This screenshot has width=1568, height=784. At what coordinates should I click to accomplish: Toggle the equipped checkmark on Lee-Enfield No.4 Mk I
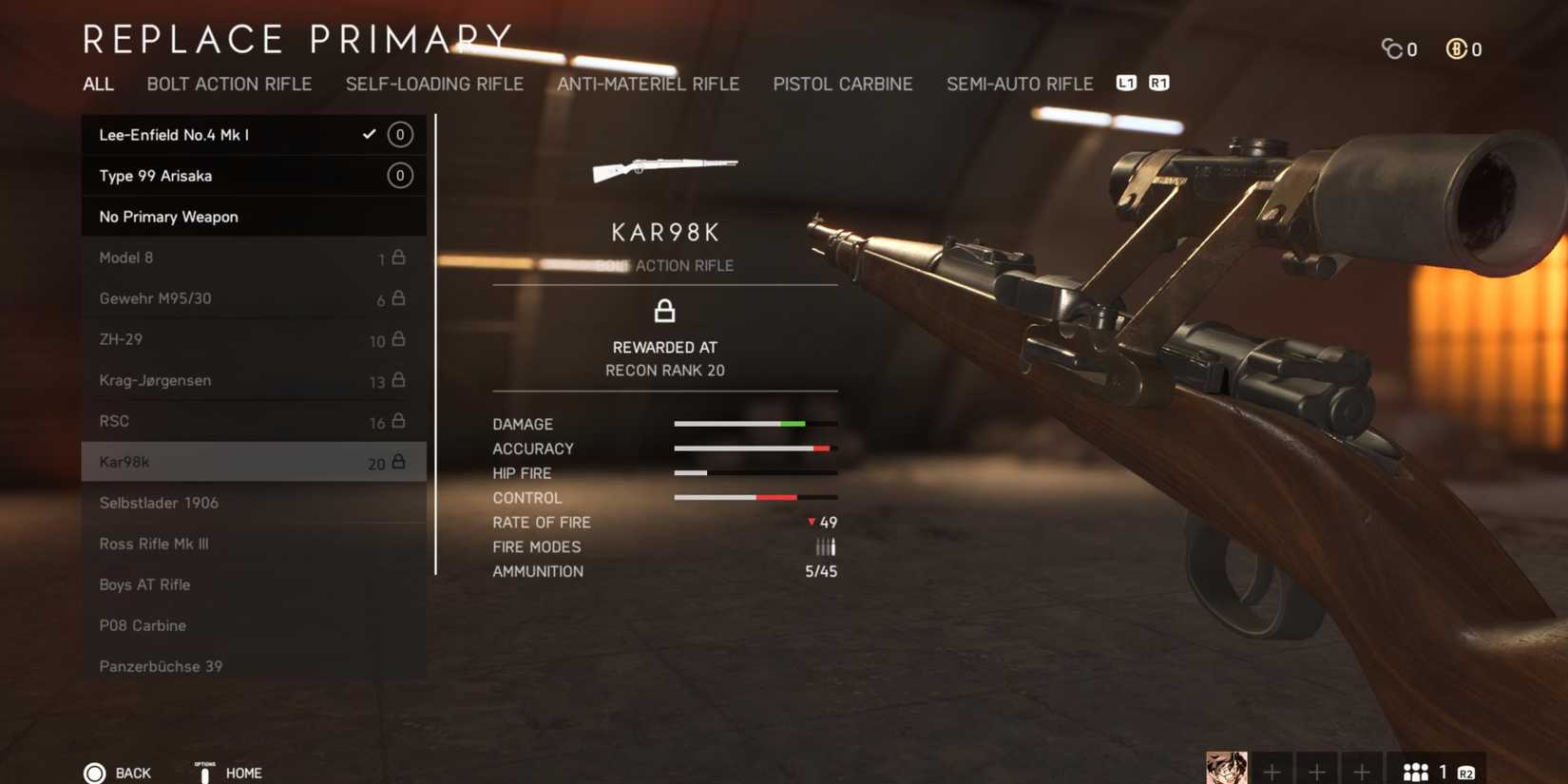click(x=369, y=134)
